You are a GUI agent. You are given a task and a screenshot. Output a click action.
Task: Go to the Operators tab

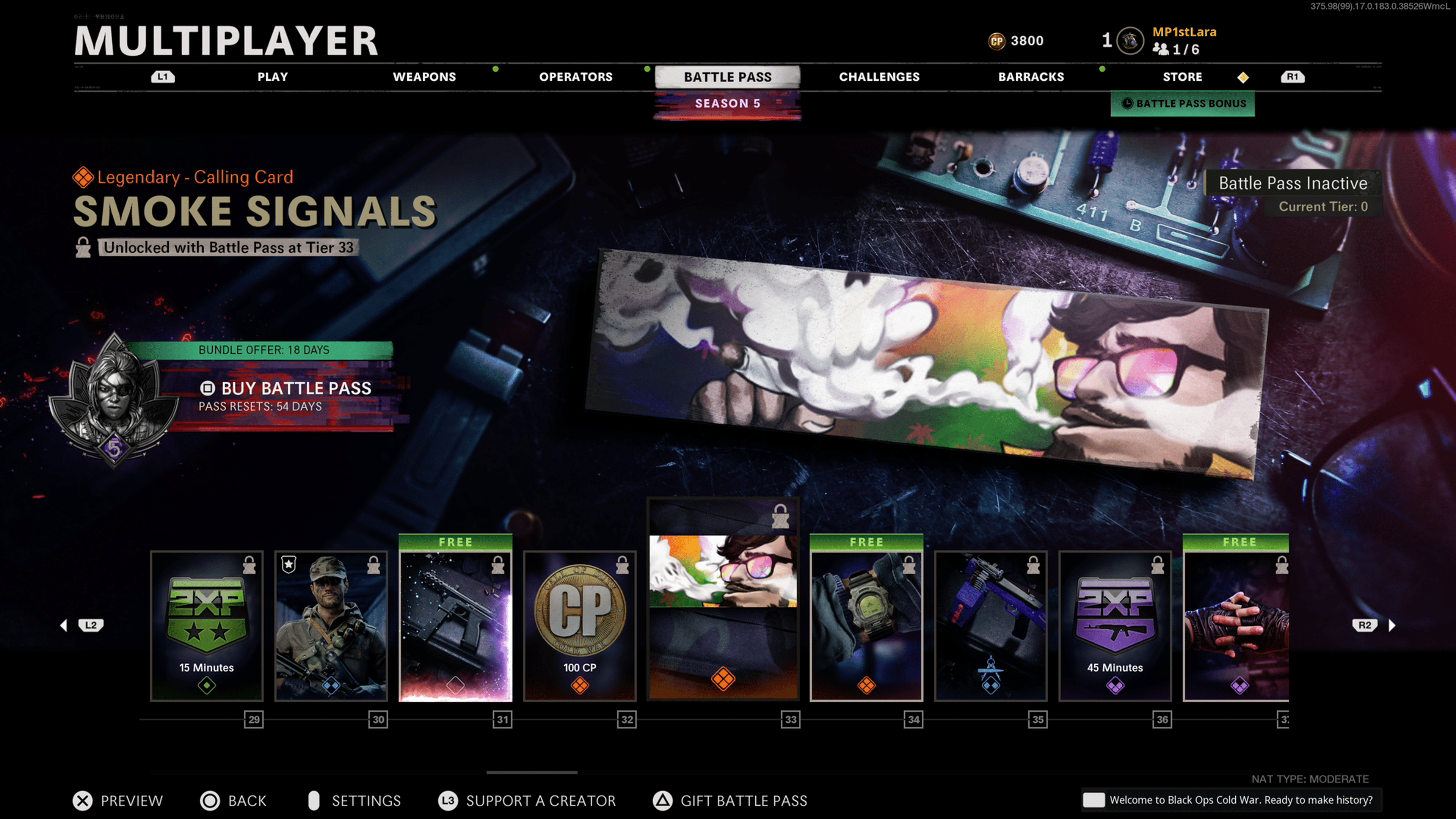coord(576,77)
